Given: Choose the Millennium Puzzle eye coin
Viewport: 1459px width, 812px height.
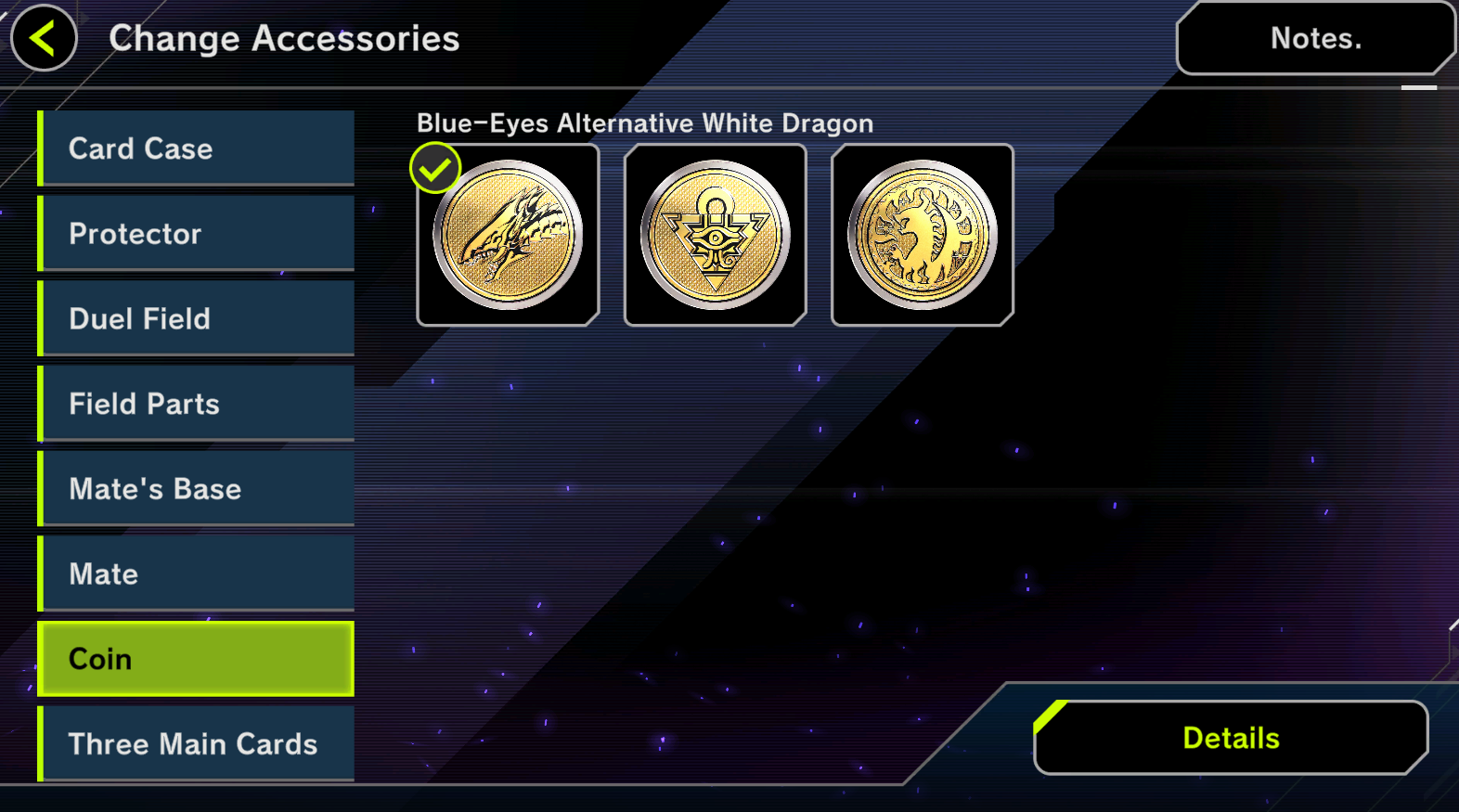Looking at the screenshot, I should point(716,235).
